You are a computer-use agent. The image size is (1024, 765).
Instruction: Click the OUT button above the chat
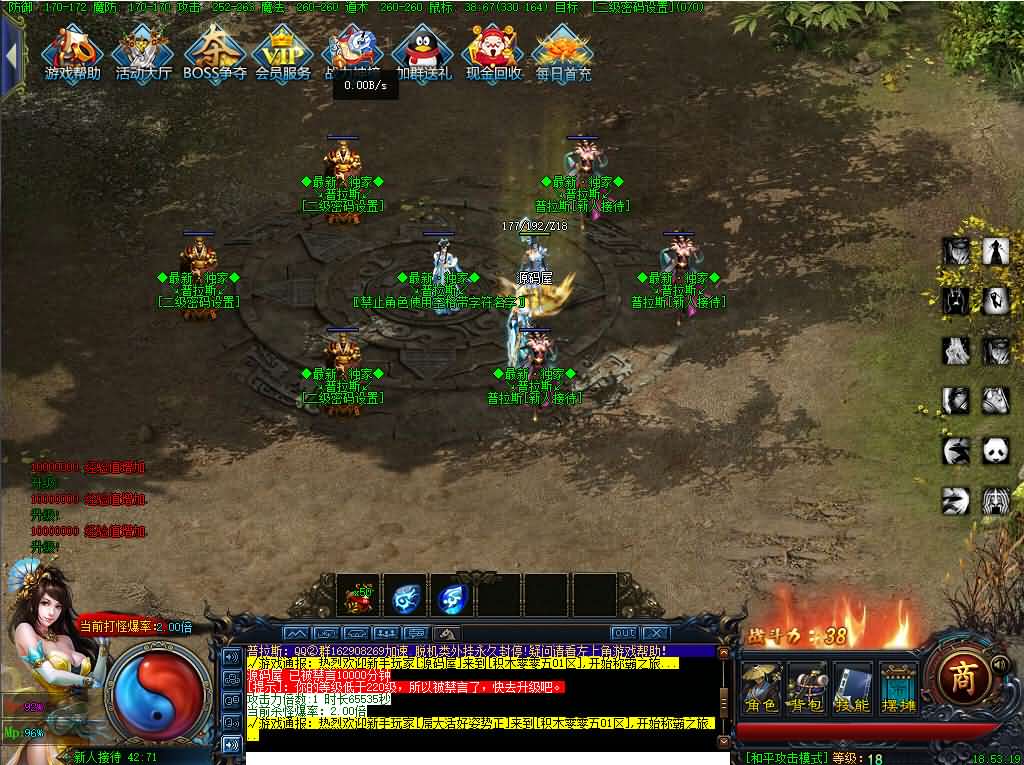pos(624,633)
